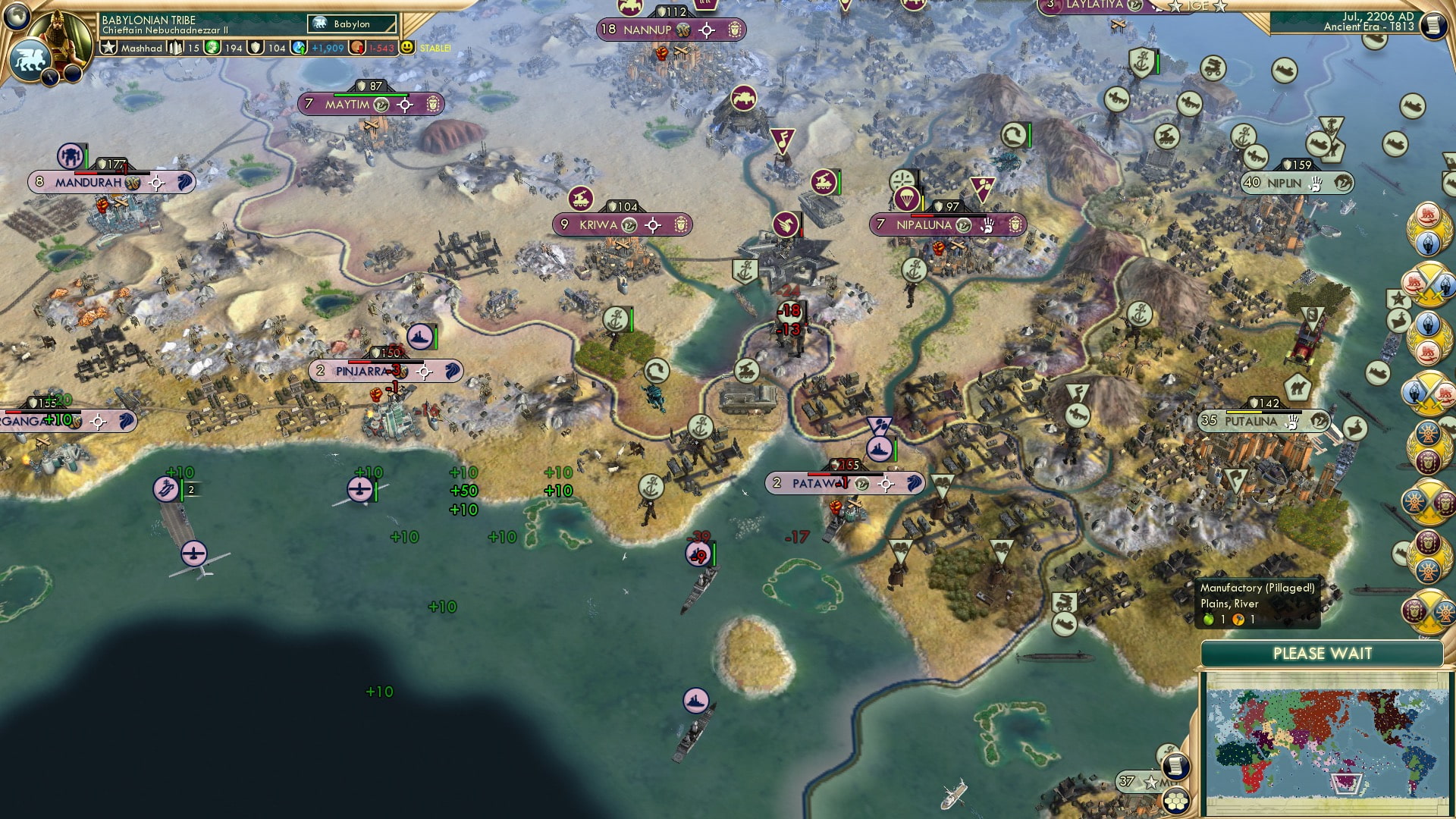Click the Babylonian winged-lion emblem top-left

click(x=30, y=59)
